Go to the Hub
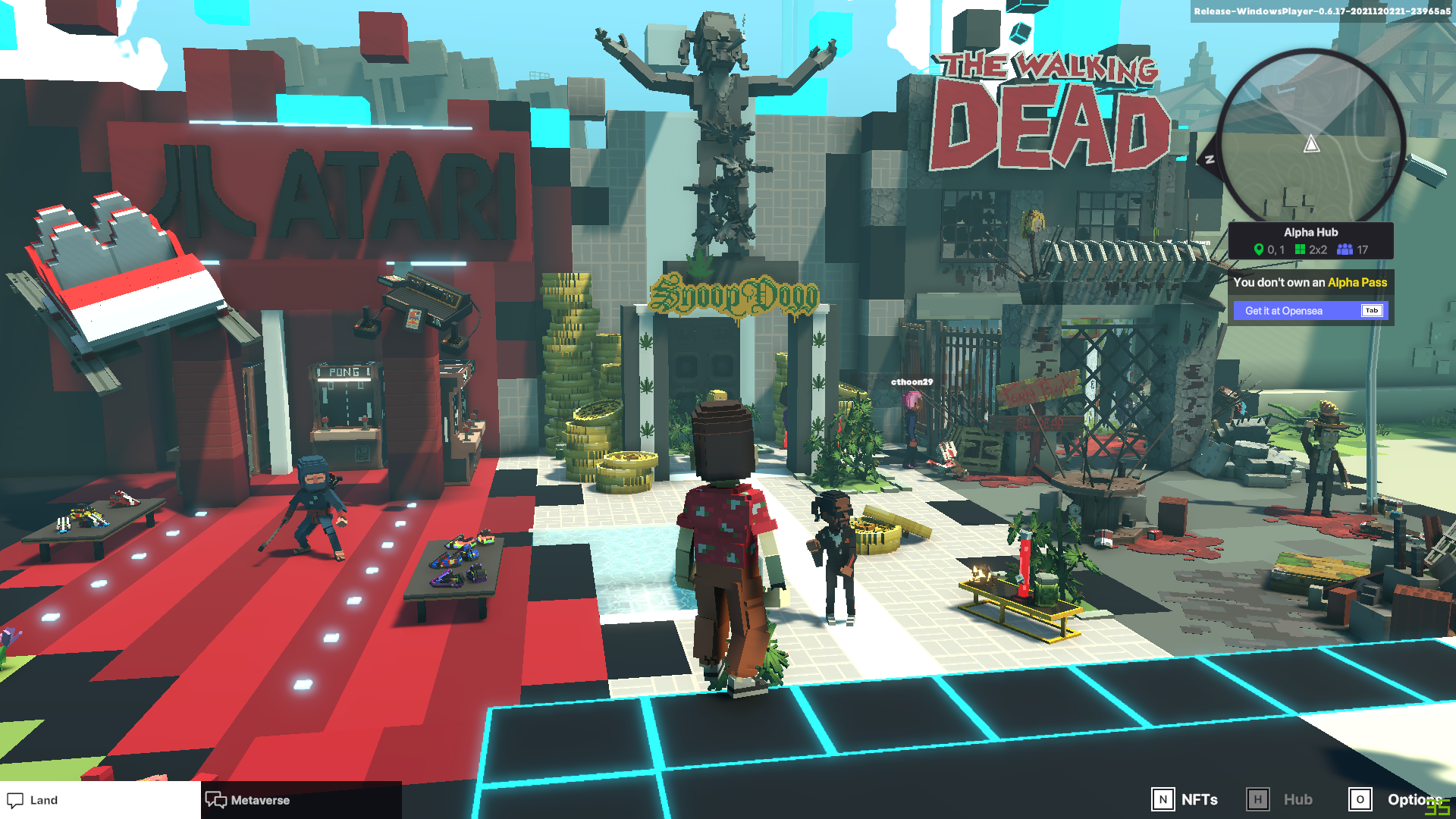This screenshot has width=1456, height=819. pos(1280,799)
